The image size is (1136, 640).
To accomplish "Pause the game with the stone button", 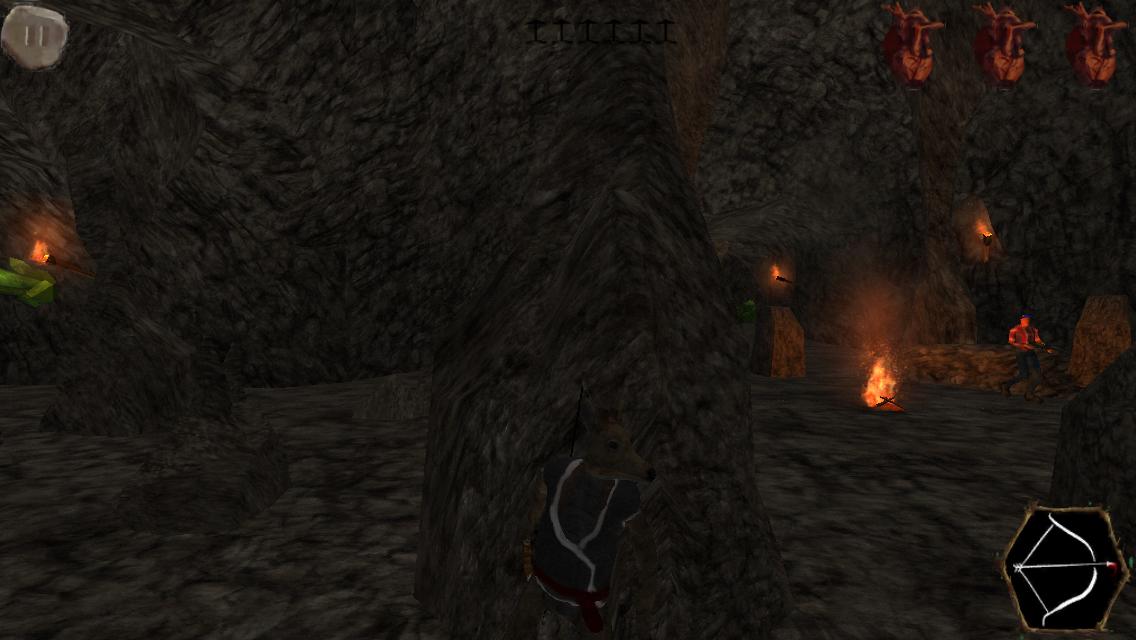I will tap(35, 36).
